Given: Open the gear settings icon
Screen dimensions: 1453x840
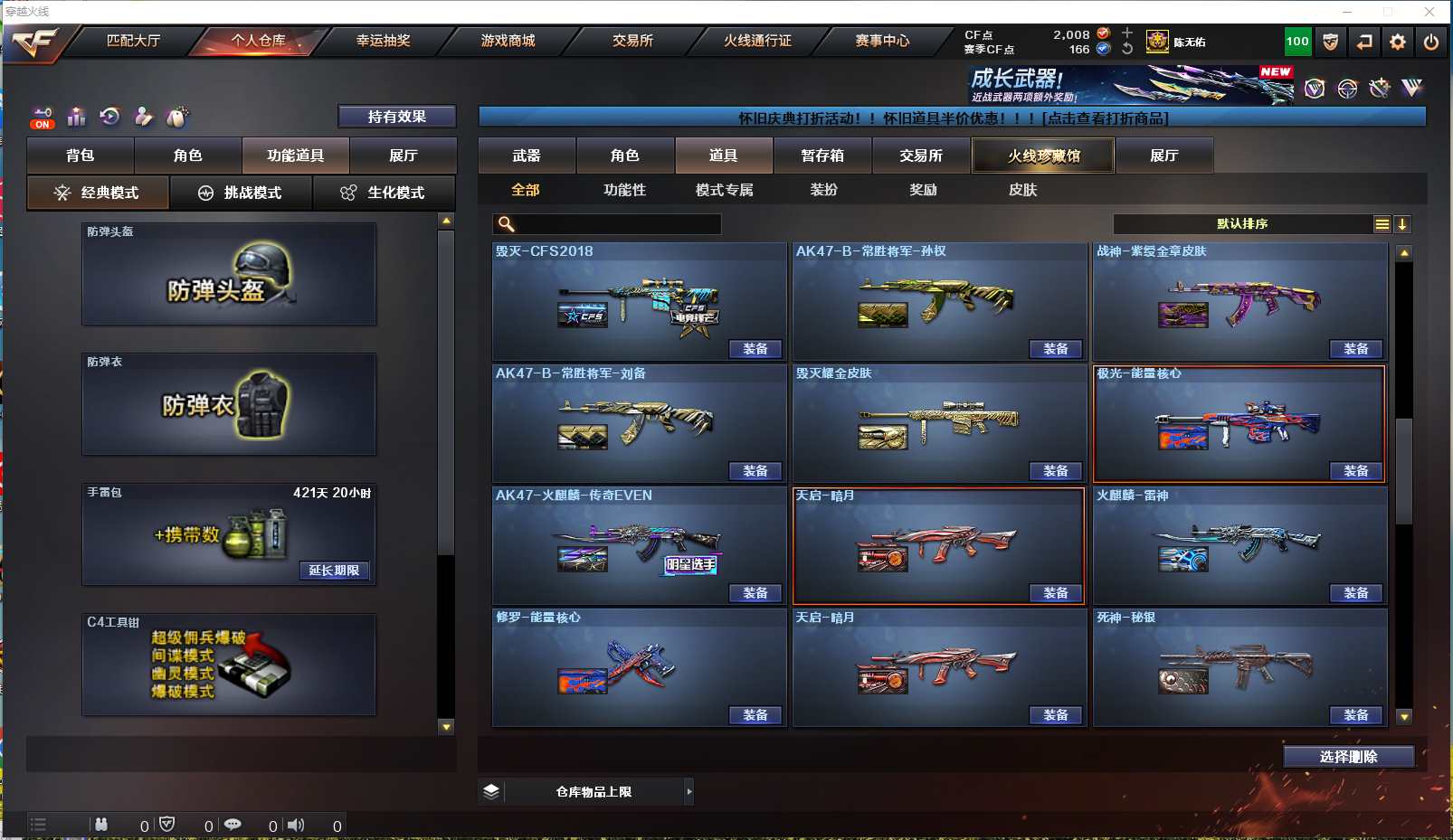Looking at the screenshot, I should click(x=1398, y=42).
